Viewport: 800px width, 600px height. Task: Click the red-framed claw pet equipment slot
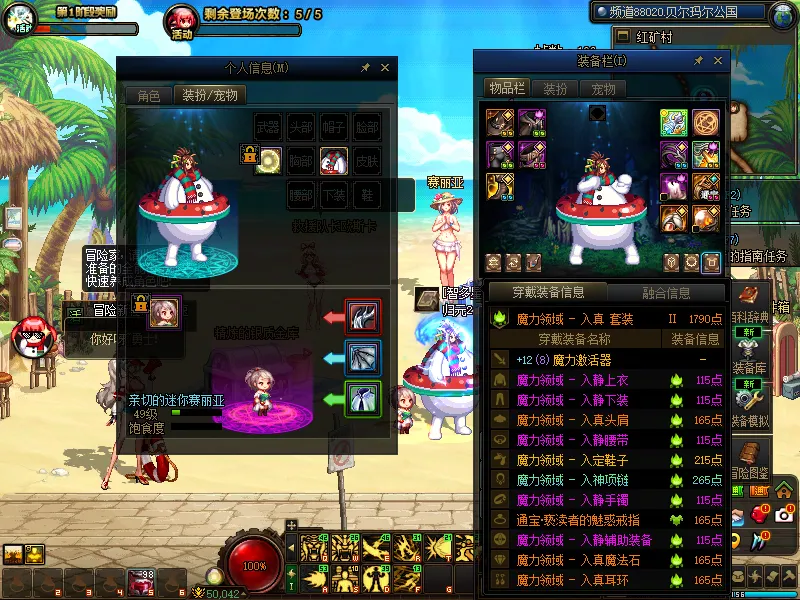(361, 317)
